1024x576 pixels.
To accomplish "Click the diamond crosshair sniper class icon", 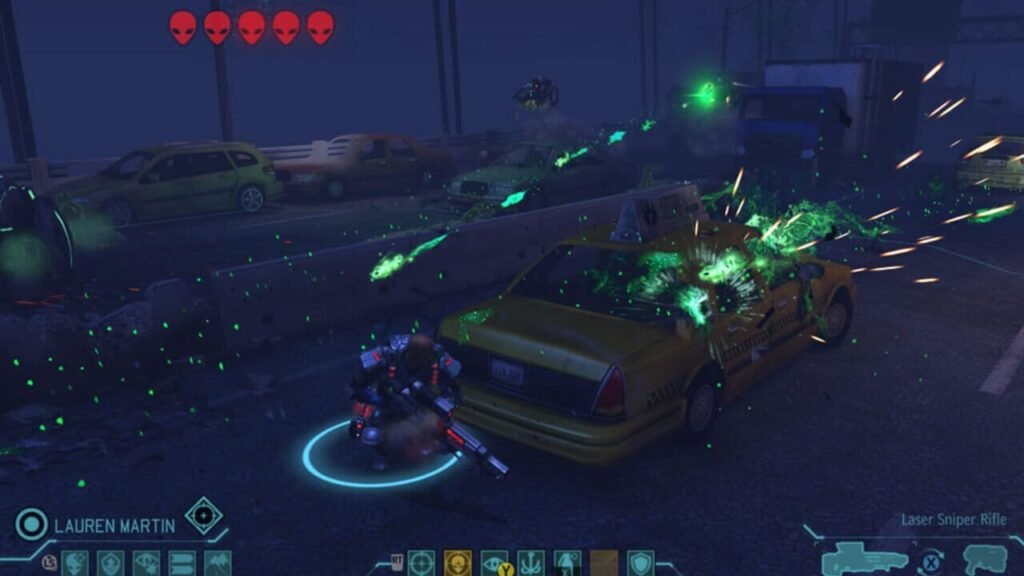I will [x=204, y=515].
